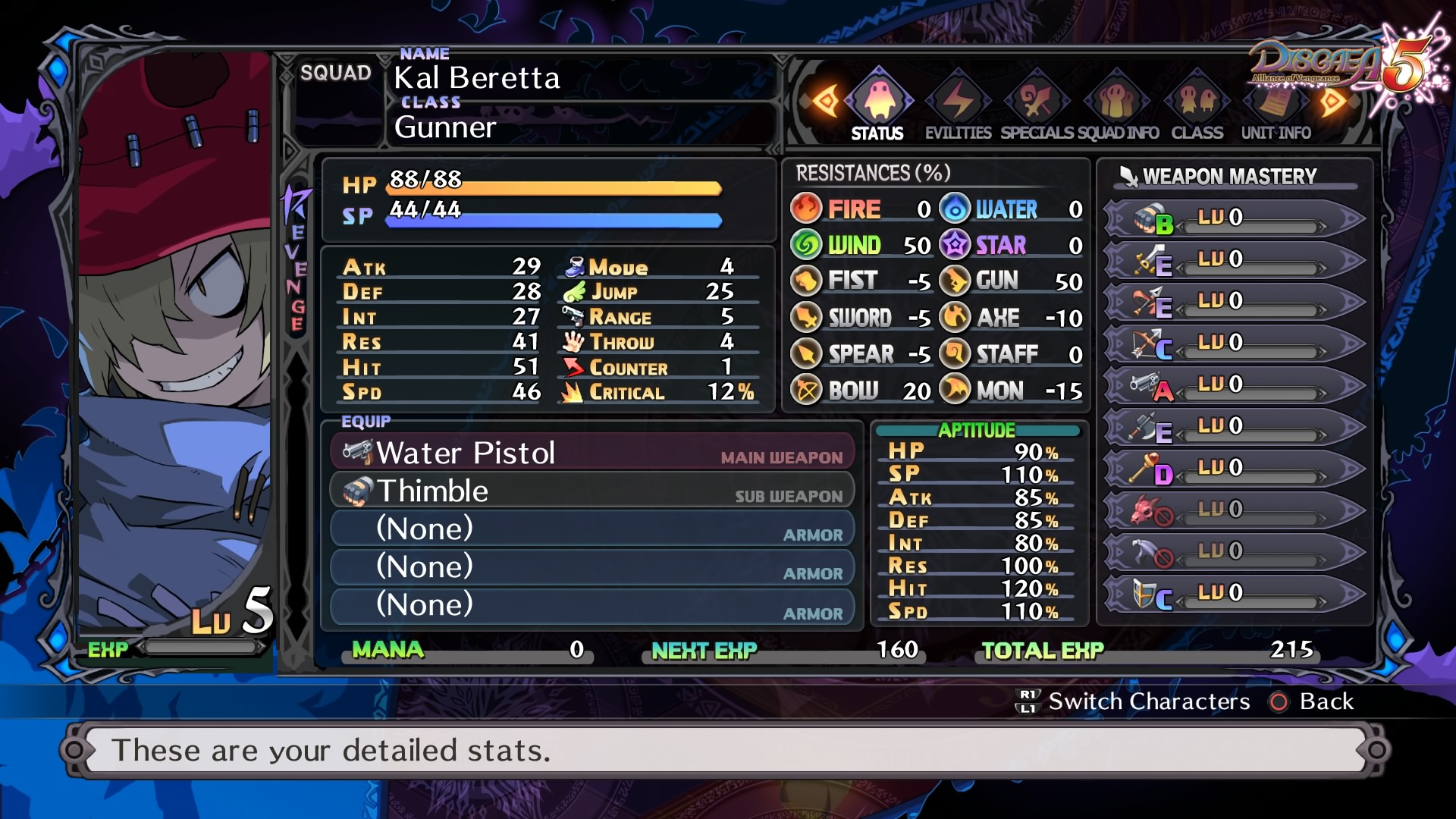
Task: Click the left orange tab arrow
Action: pyautogui.click(x=825, y=101)
